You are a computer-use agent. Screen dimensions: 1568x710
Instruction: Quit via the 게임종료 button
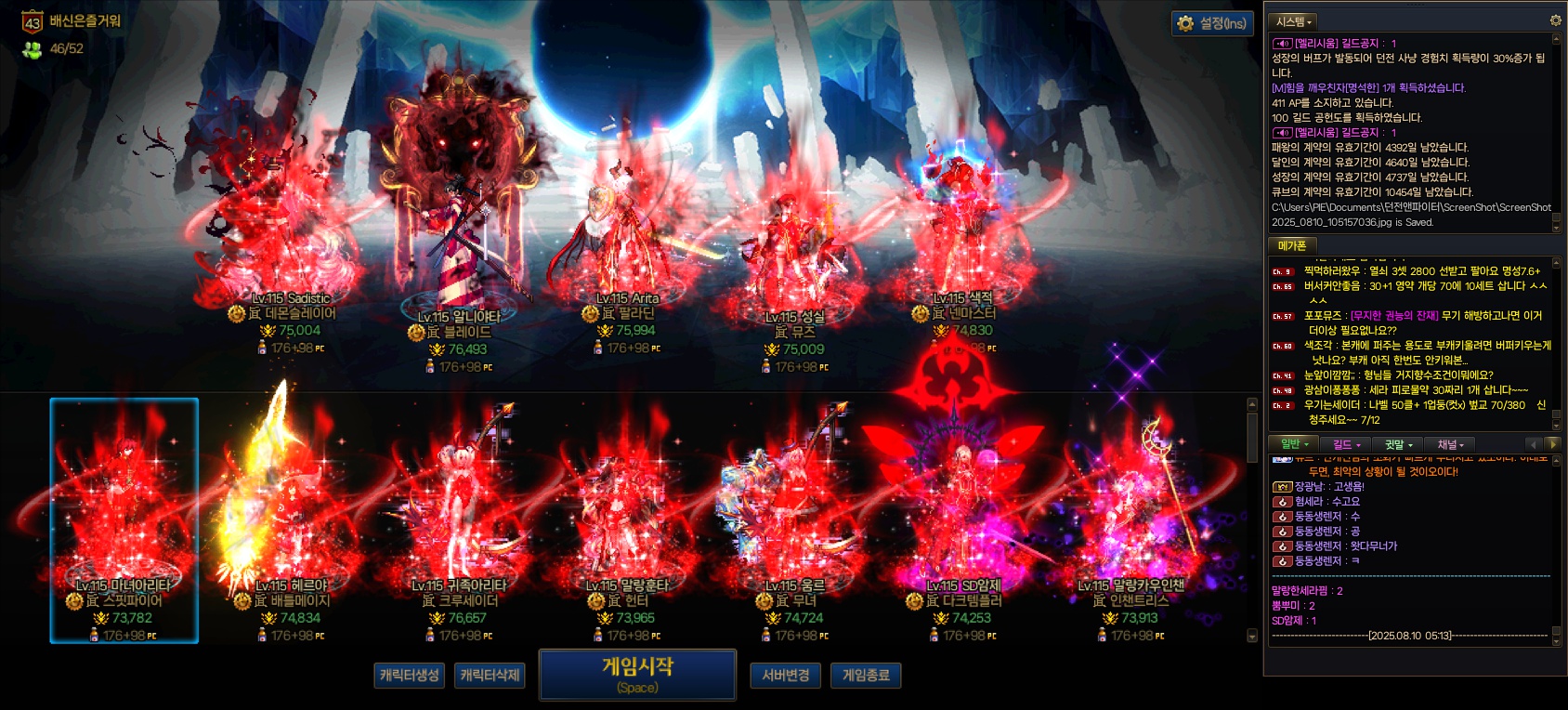866,675
